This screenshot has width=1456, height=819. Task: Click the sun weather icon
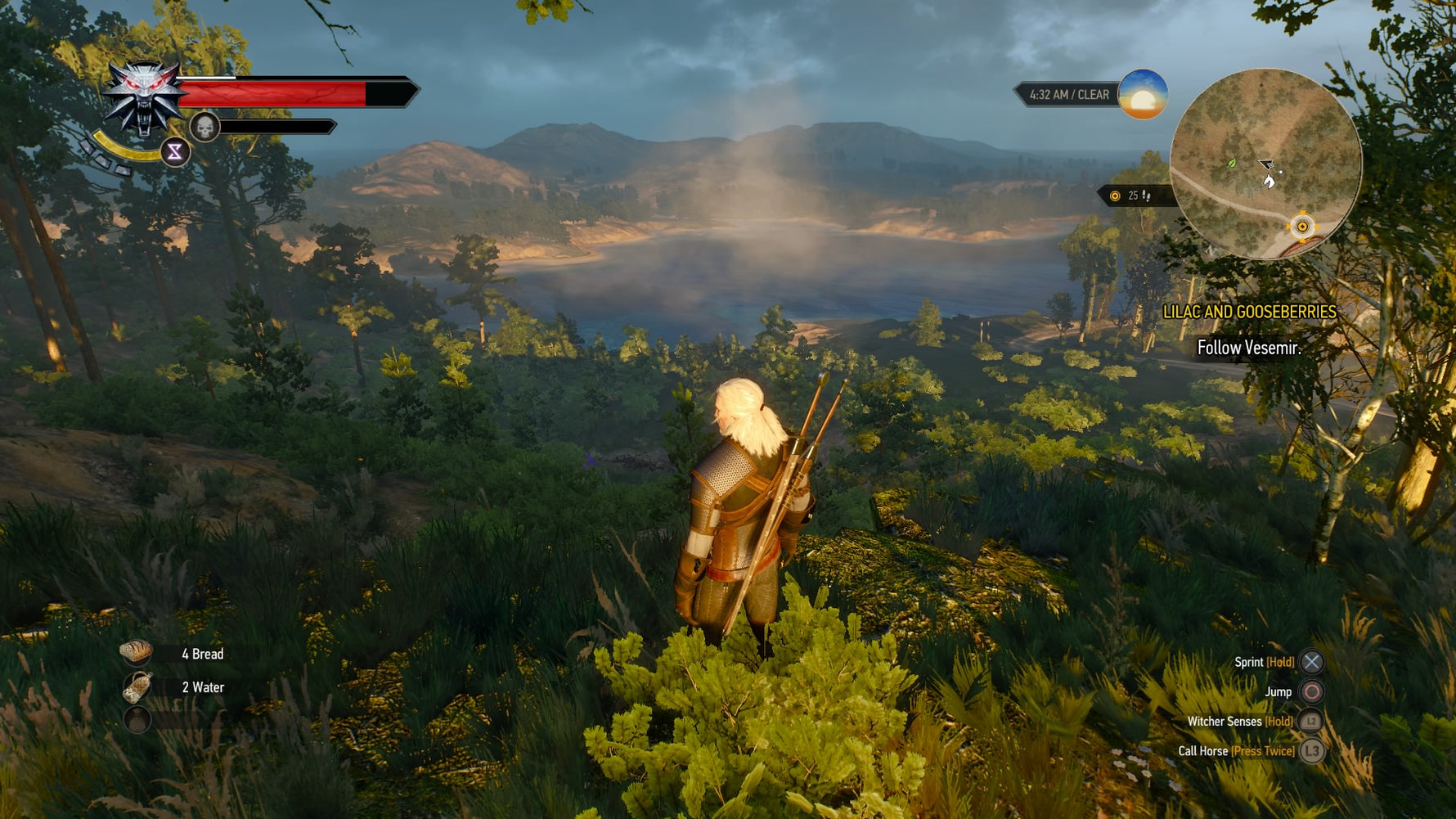click(x=1143, y=95)
